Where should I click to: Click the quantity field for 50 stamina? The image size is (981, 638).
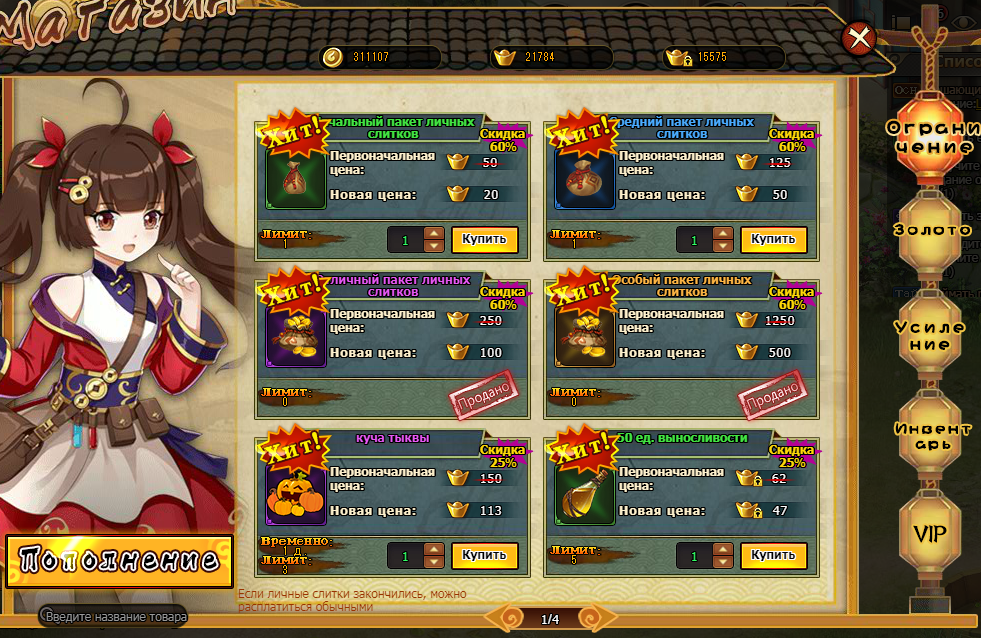pyautogui.click(x=694, y=555)
